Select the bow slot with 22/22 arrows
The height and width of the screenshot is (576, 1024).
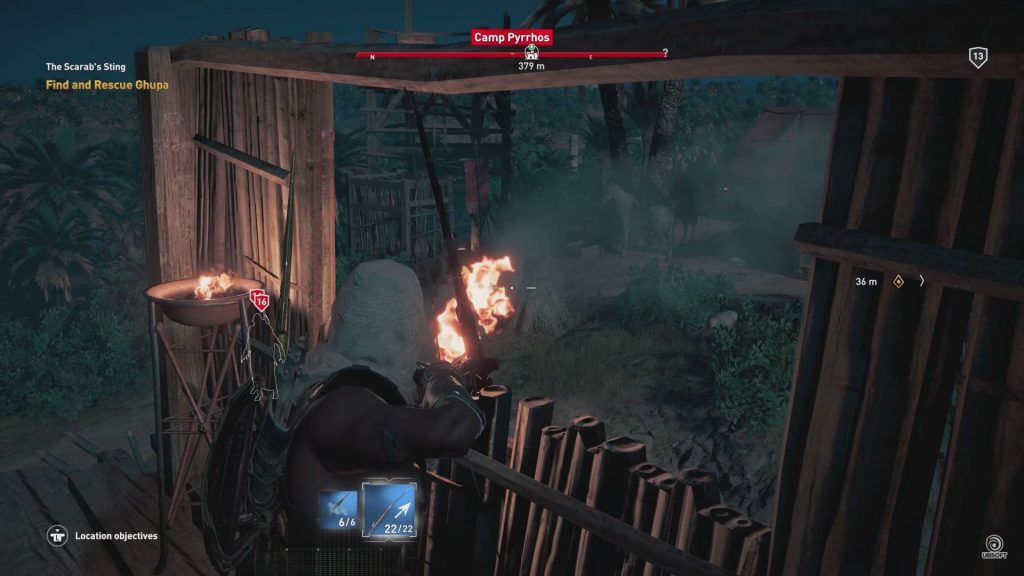pos(389,509)
